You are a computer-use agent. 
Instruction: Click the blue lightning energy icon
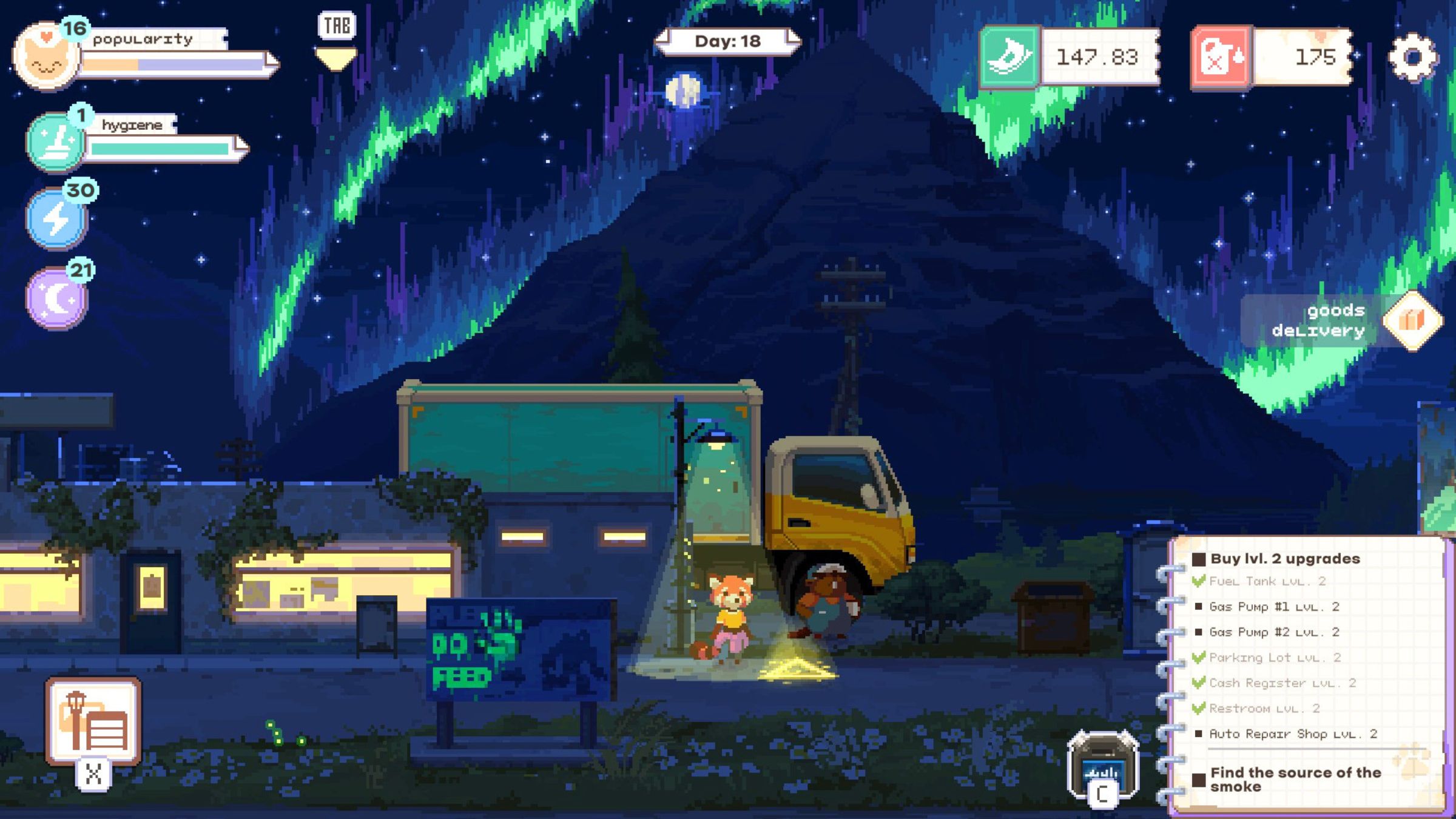[x=56, y=218]
